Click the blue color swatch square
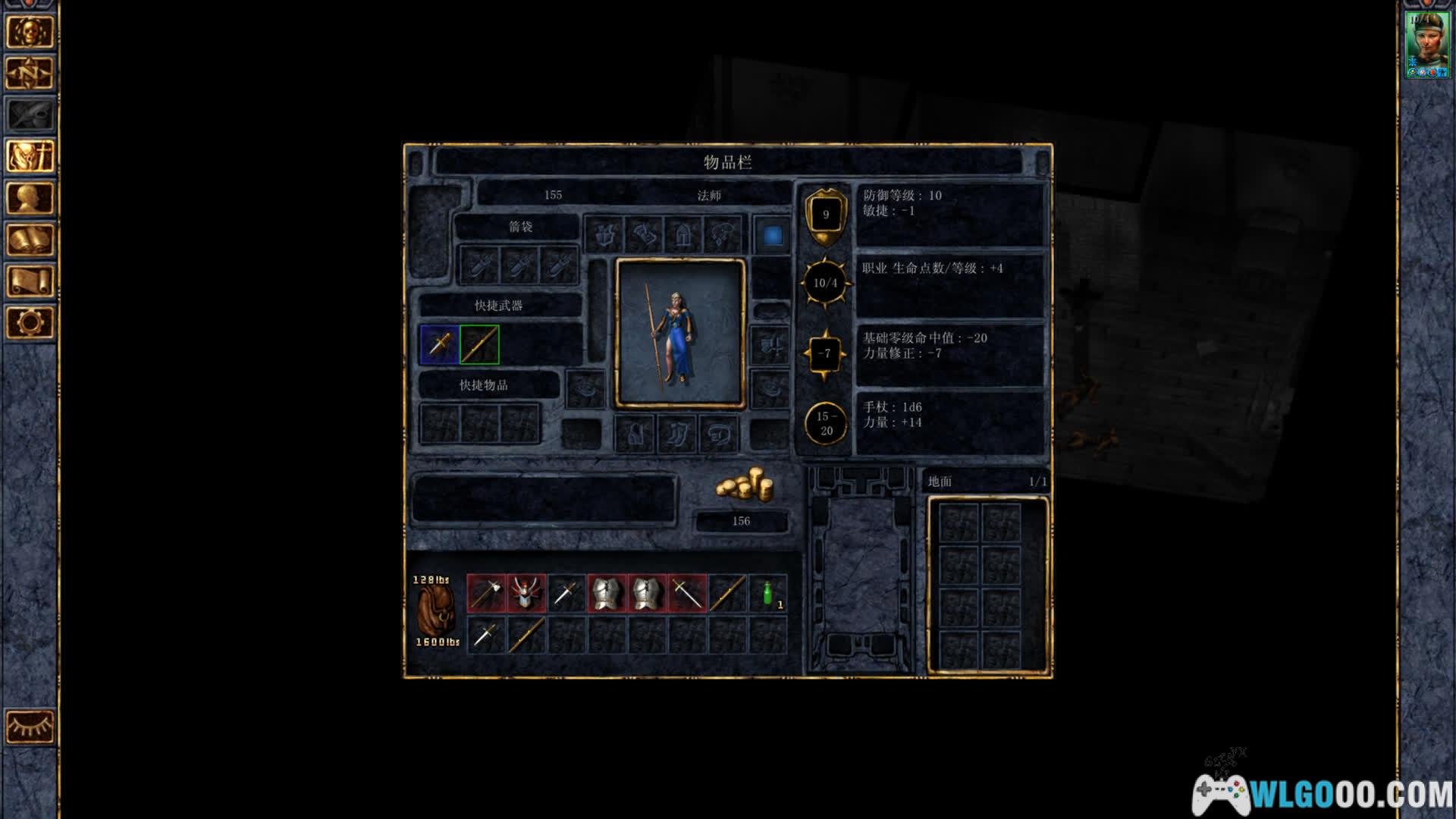This screenshot has height=819, width=1456. tap(772, 235)
